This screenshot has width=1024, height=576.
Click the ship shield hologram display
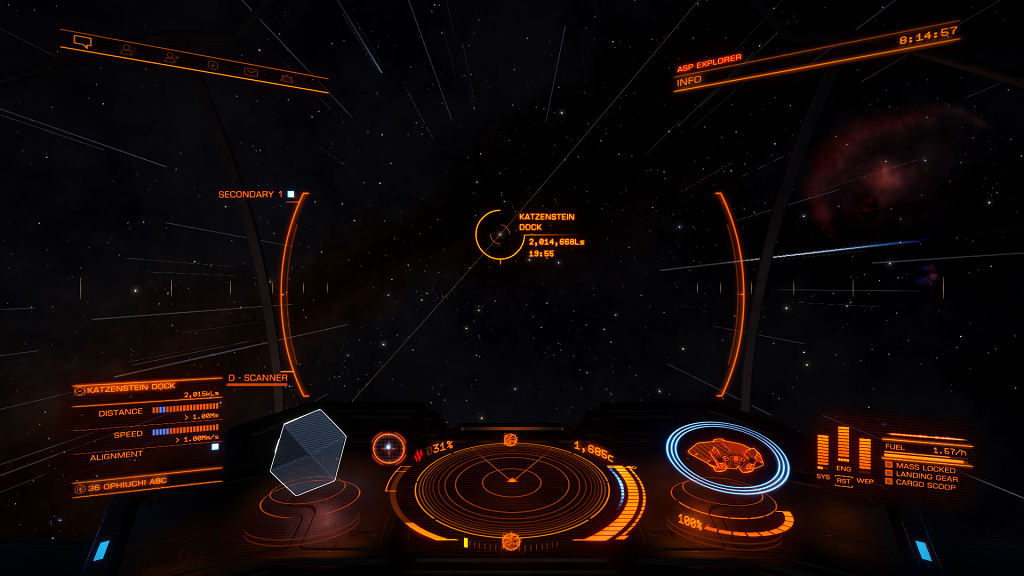pyautogui.click(x=727, y=456)
